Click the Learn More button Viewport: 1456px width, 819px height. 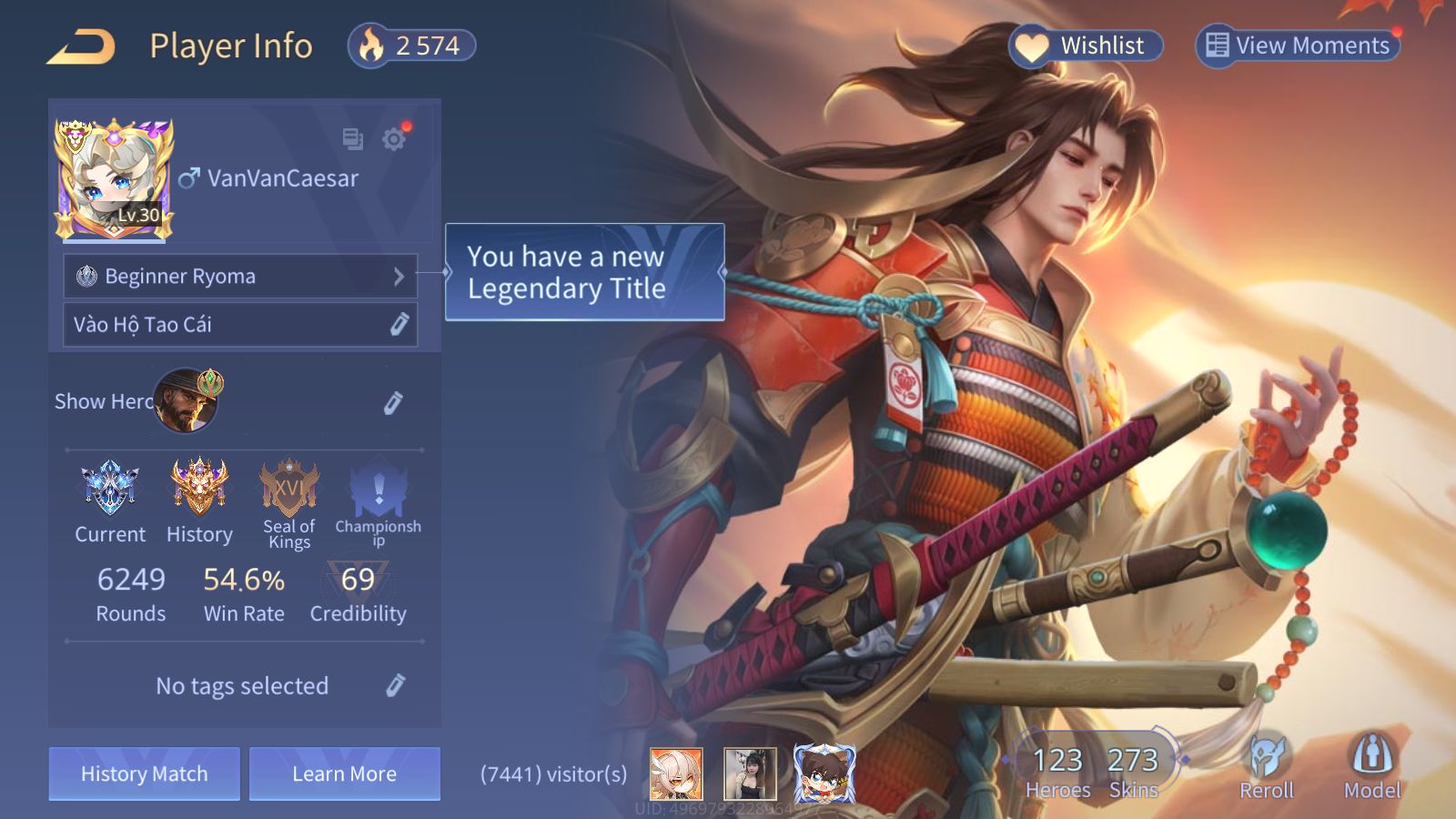click(x=345, y=773)
